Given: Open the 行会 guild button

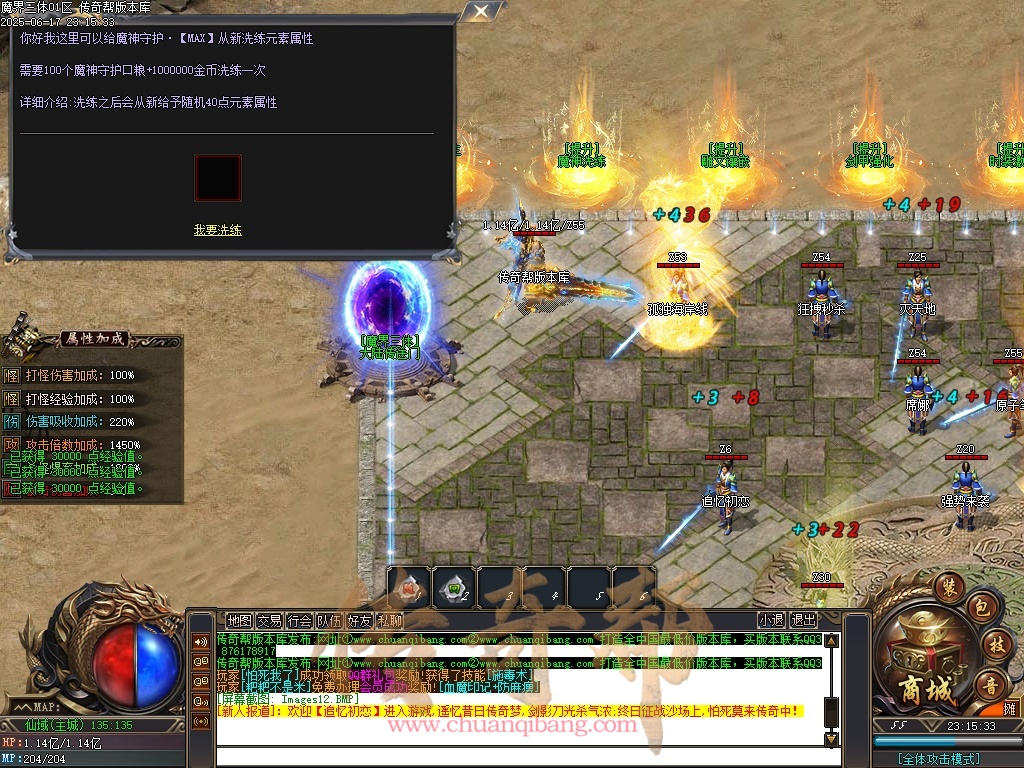Looking at the screenshot, I should click(299, 621).
